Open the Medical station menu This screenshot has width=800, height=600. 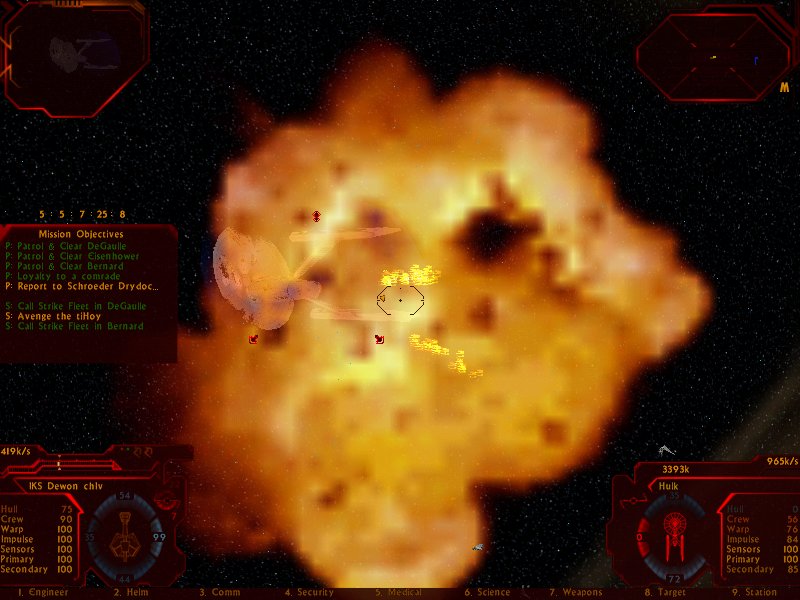tap(398, 593)
